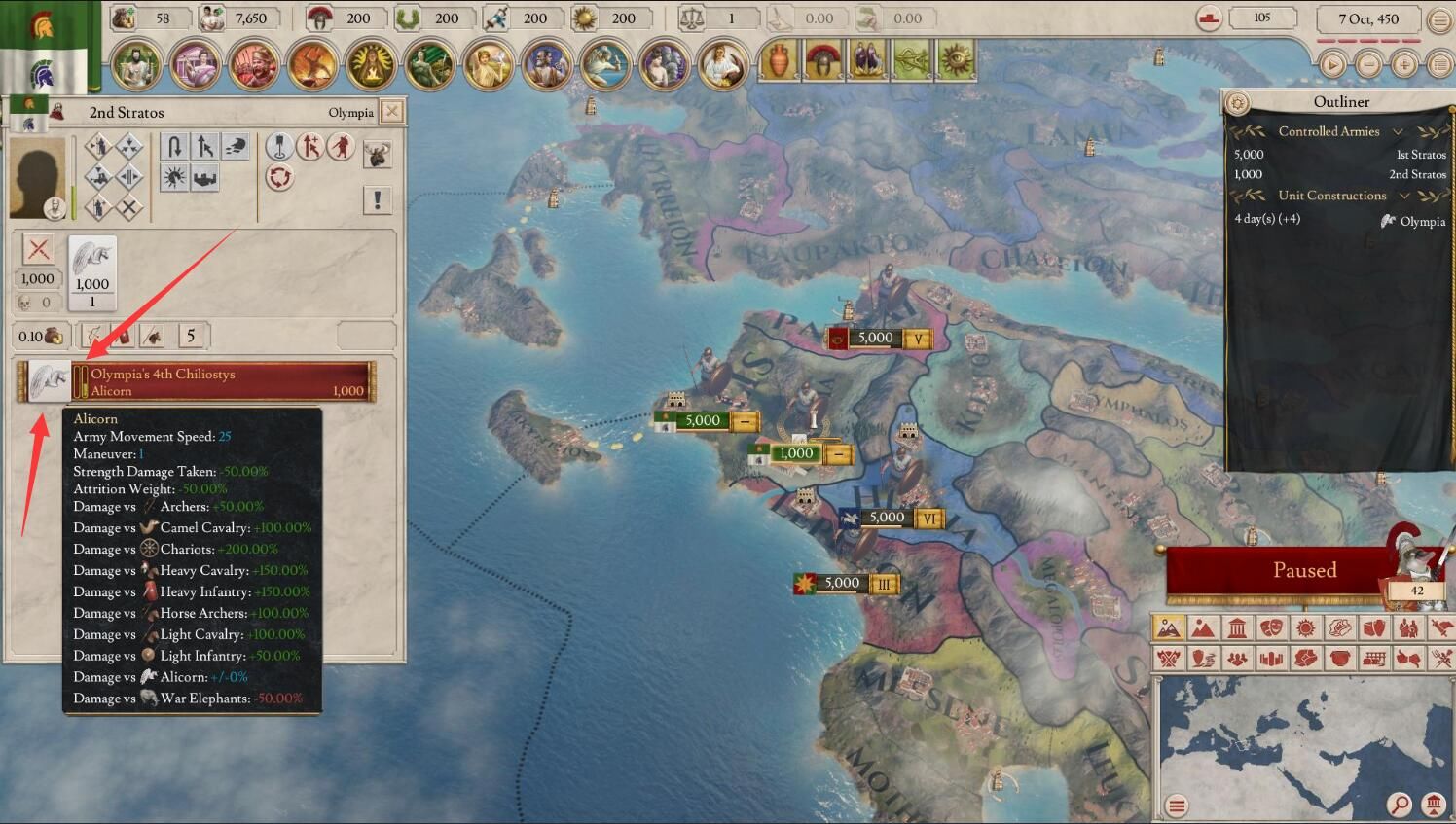This screenshot has height=824, width=1456.
Task: Close the 2nd Stratos army panel
Action: click(x=391, y=111)
